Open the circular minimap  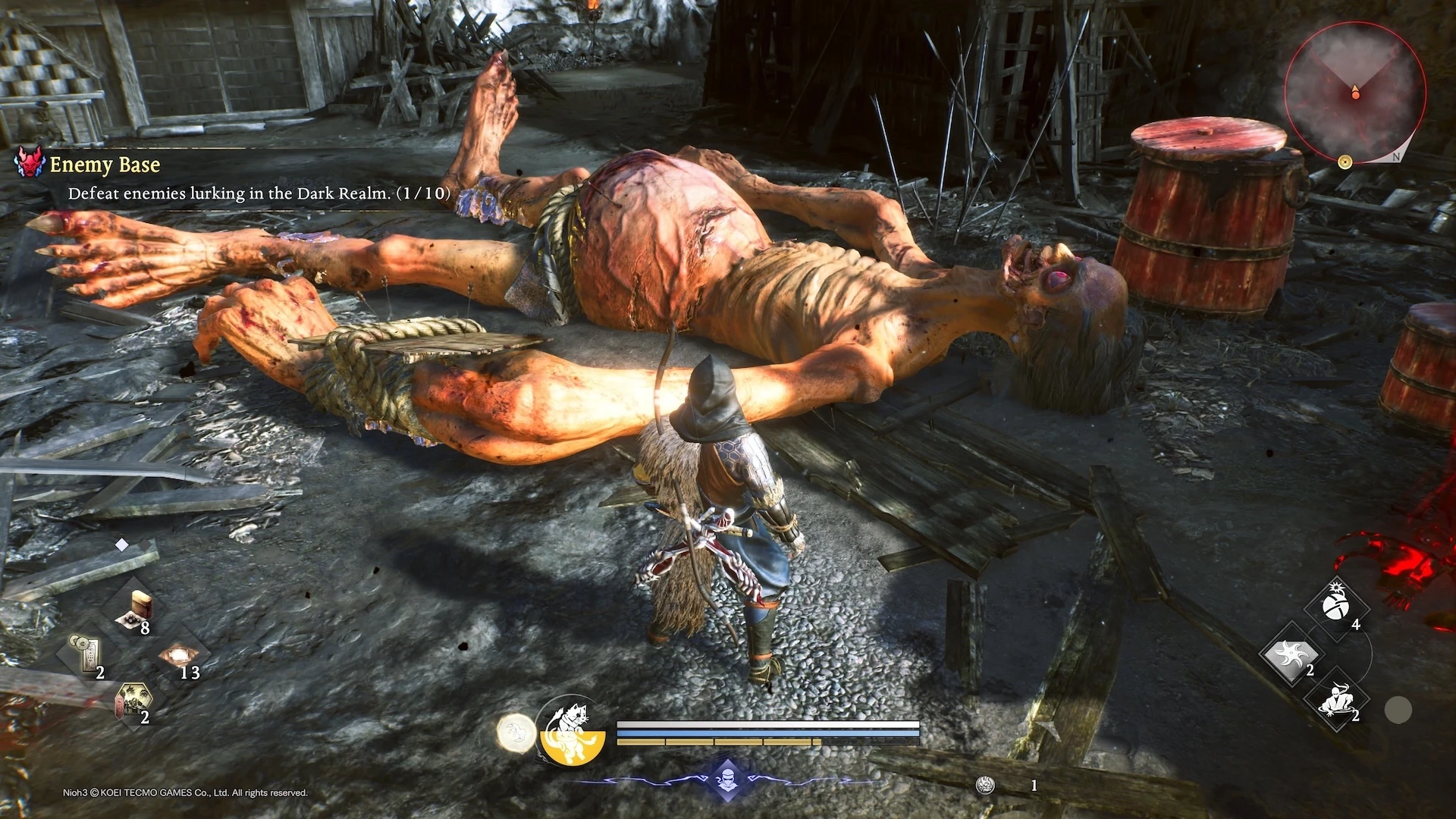click(x=1354, y=92)
